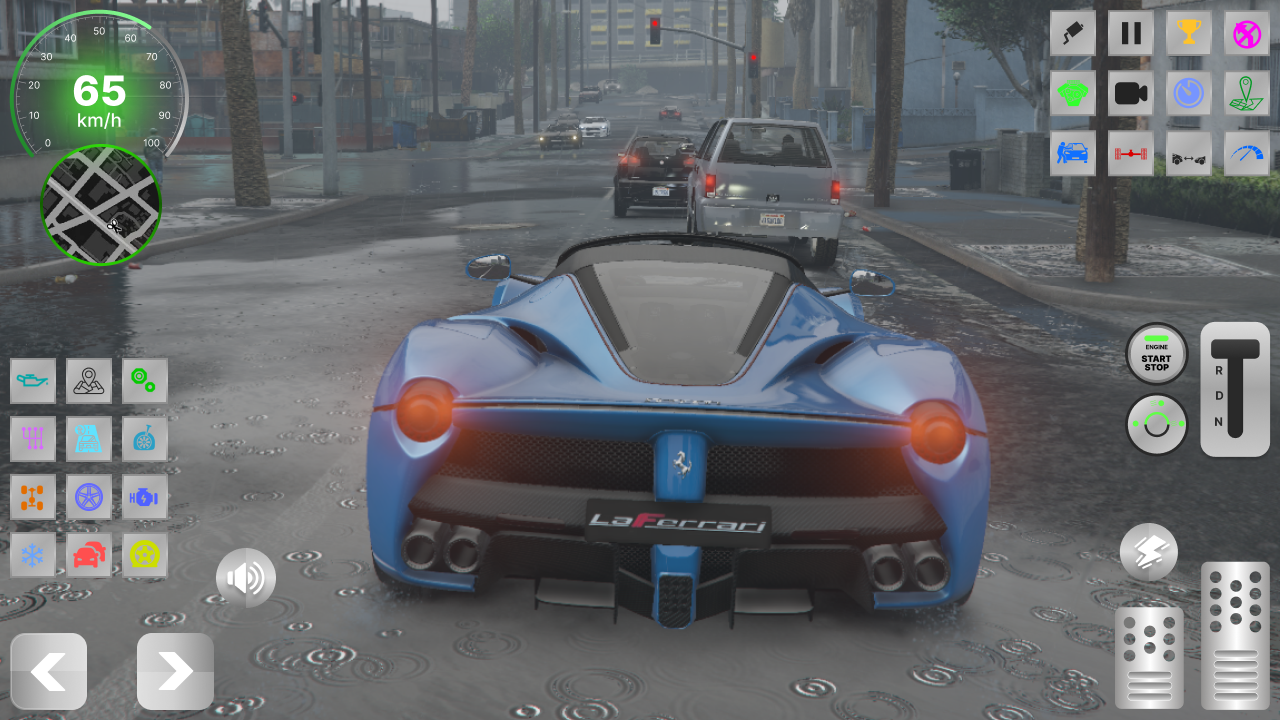Screen dimensions: 1280x720
Task: Select the blue wheel rim icon
Action: click(x=89, y=497)
